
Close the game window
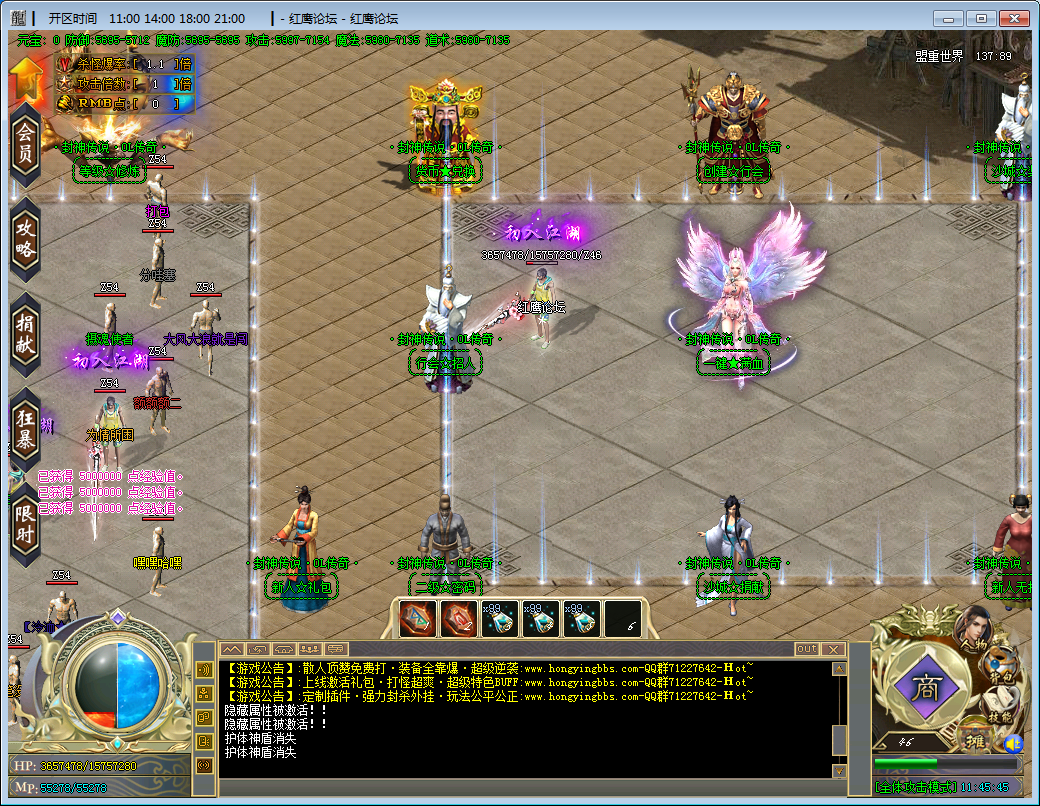click(x=1014, y=18)
